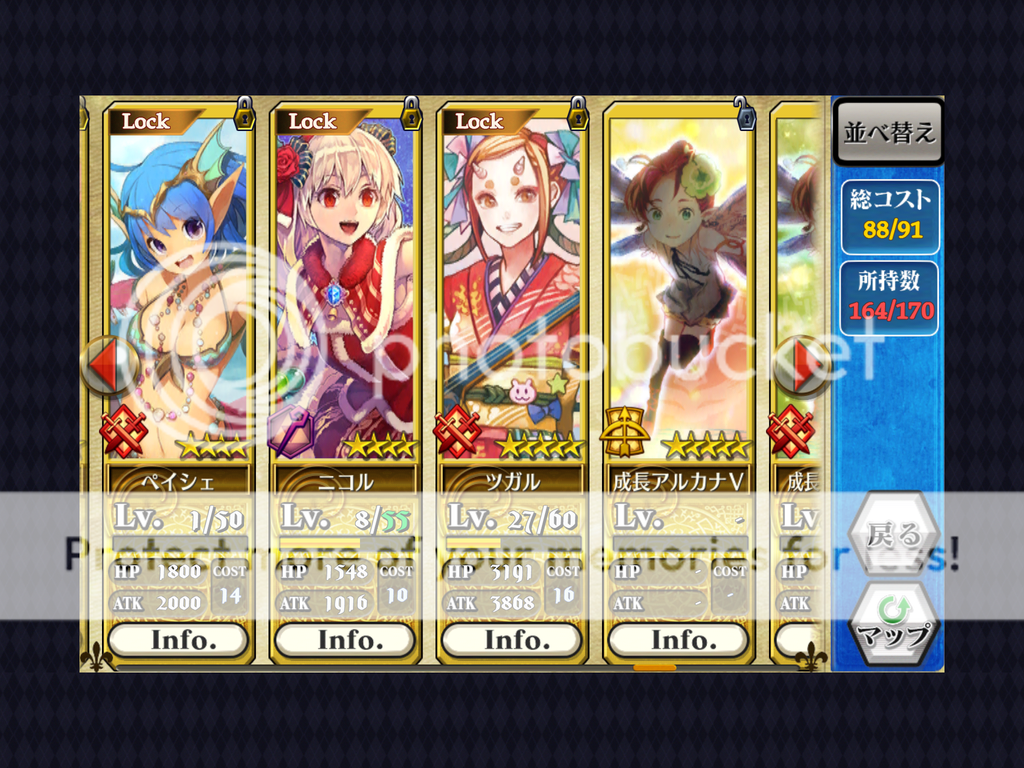Lock the 成長アルカナV card via padlock

[x=743, y=113]
